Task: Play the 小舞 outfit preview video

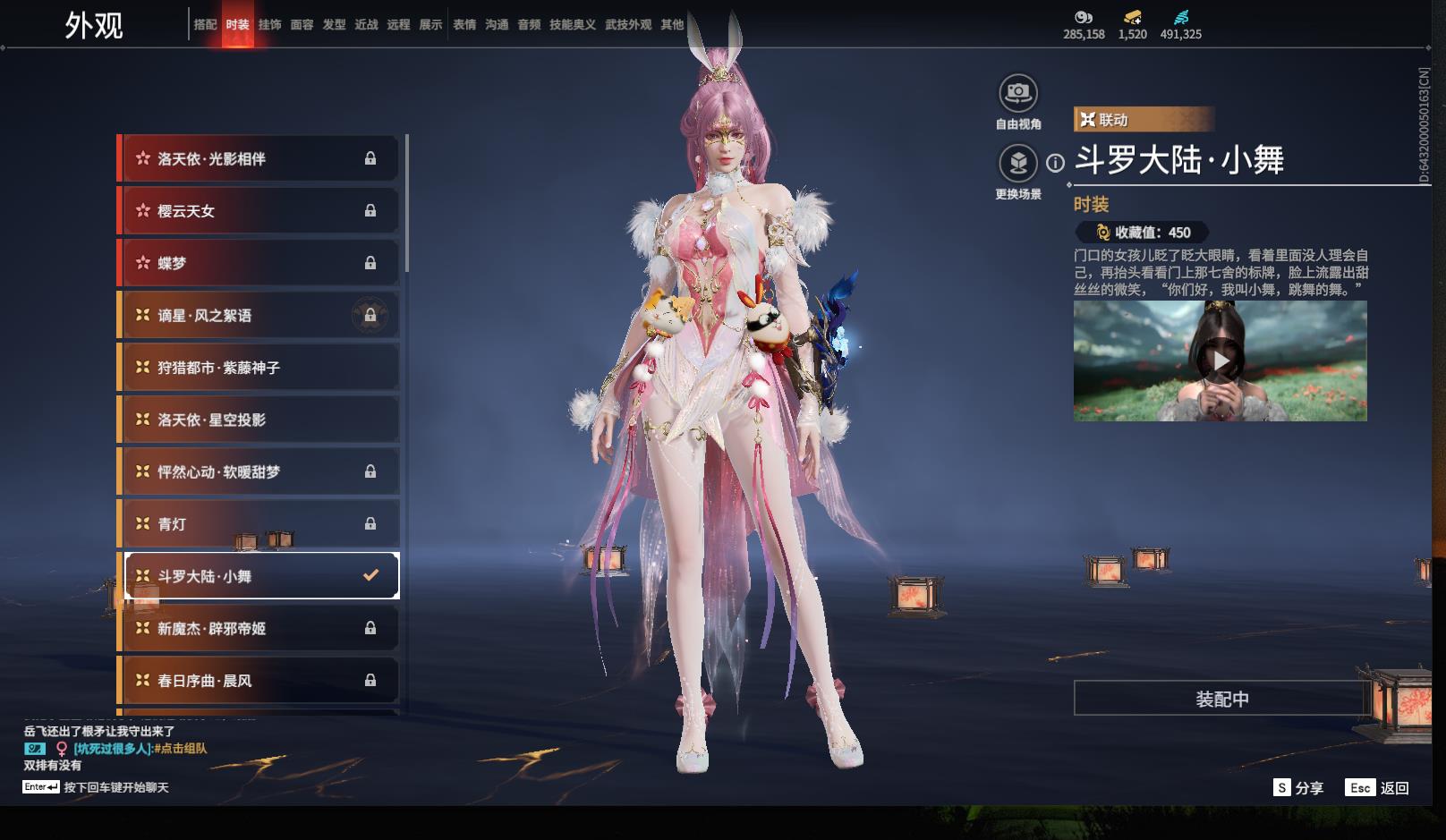Action: click(1221, 361)
